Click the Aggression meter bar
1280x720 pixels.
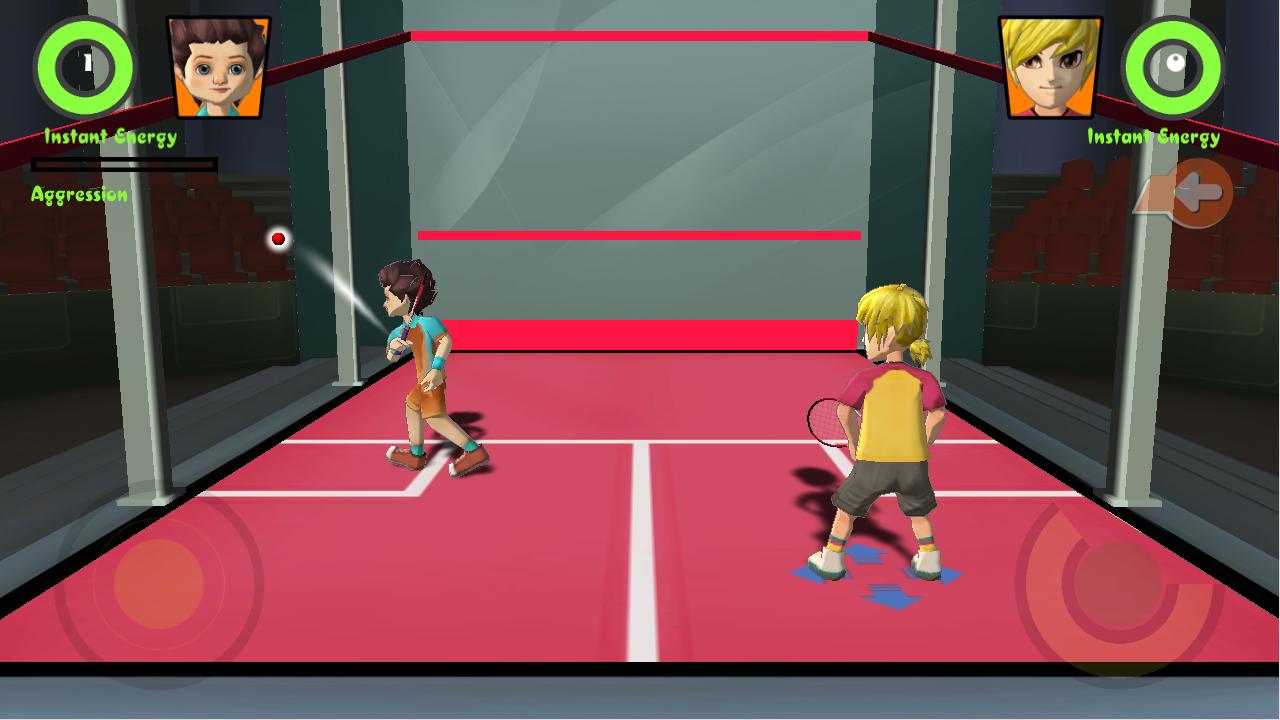(125, 163)
